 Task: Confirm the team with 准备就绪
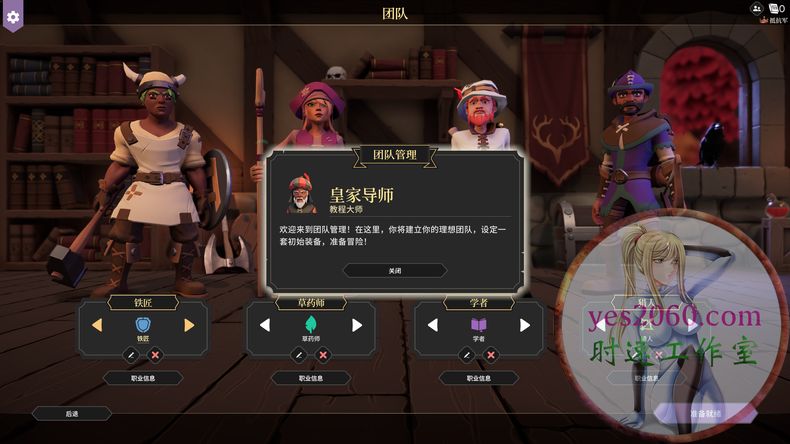[704, 413]
